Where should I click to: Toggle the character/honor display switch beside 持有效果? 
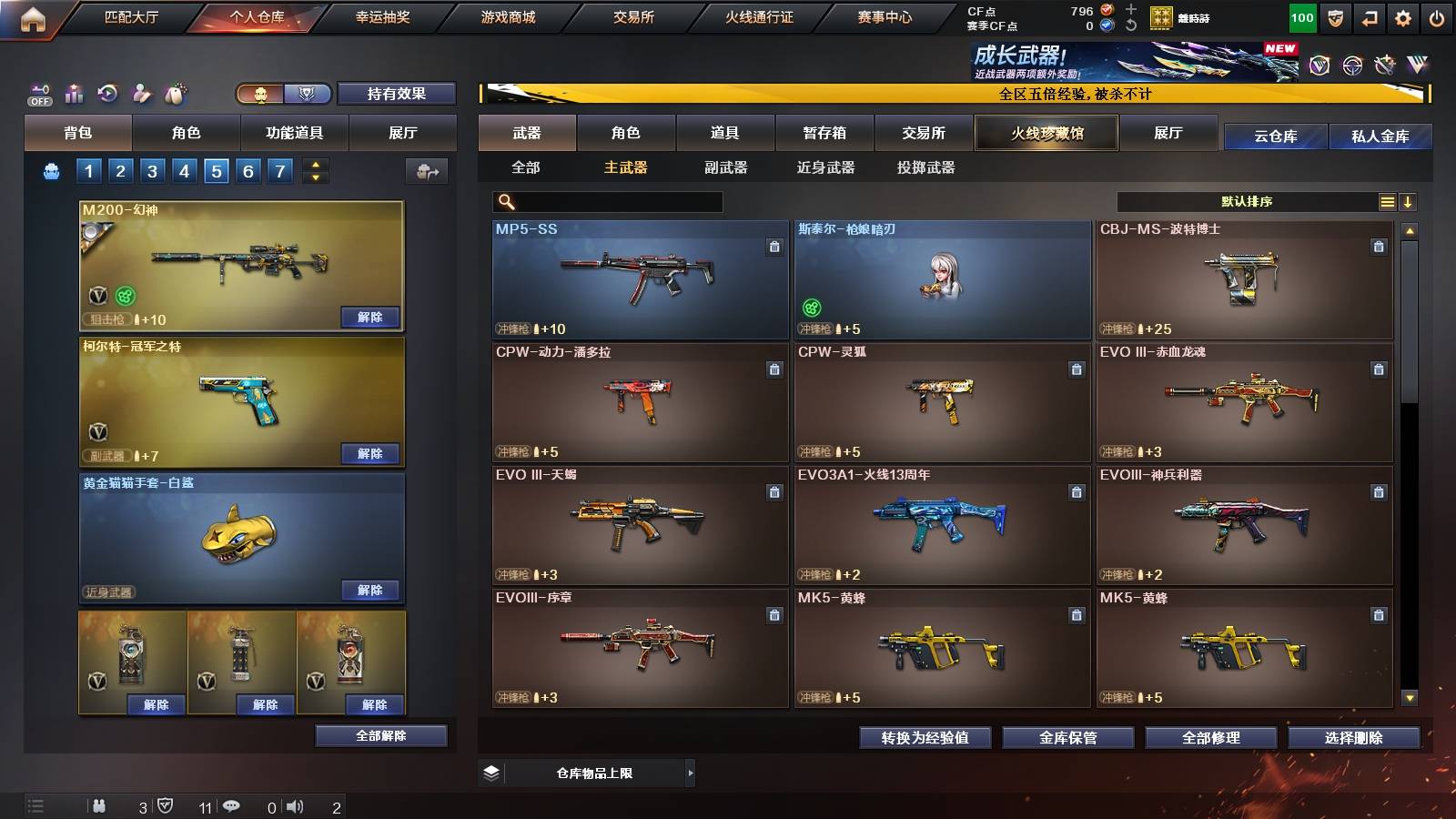(x=282, y=94)
